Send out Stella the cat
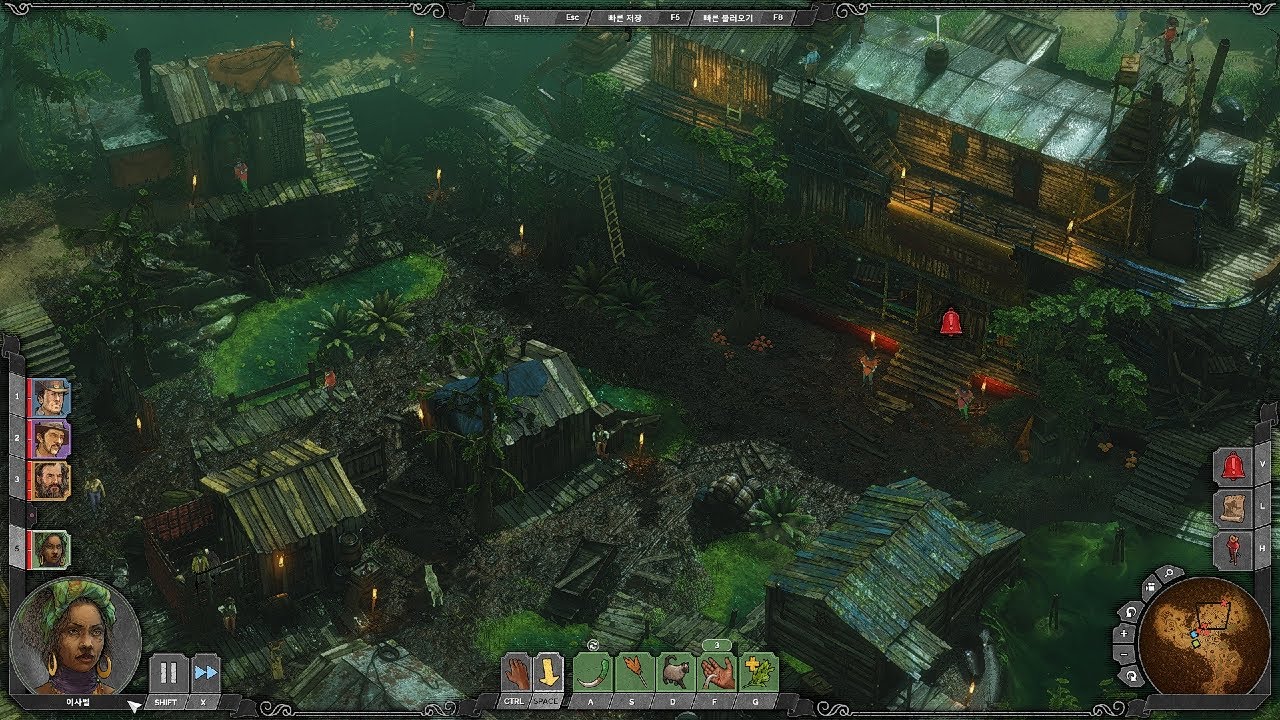 click(676, 672)
